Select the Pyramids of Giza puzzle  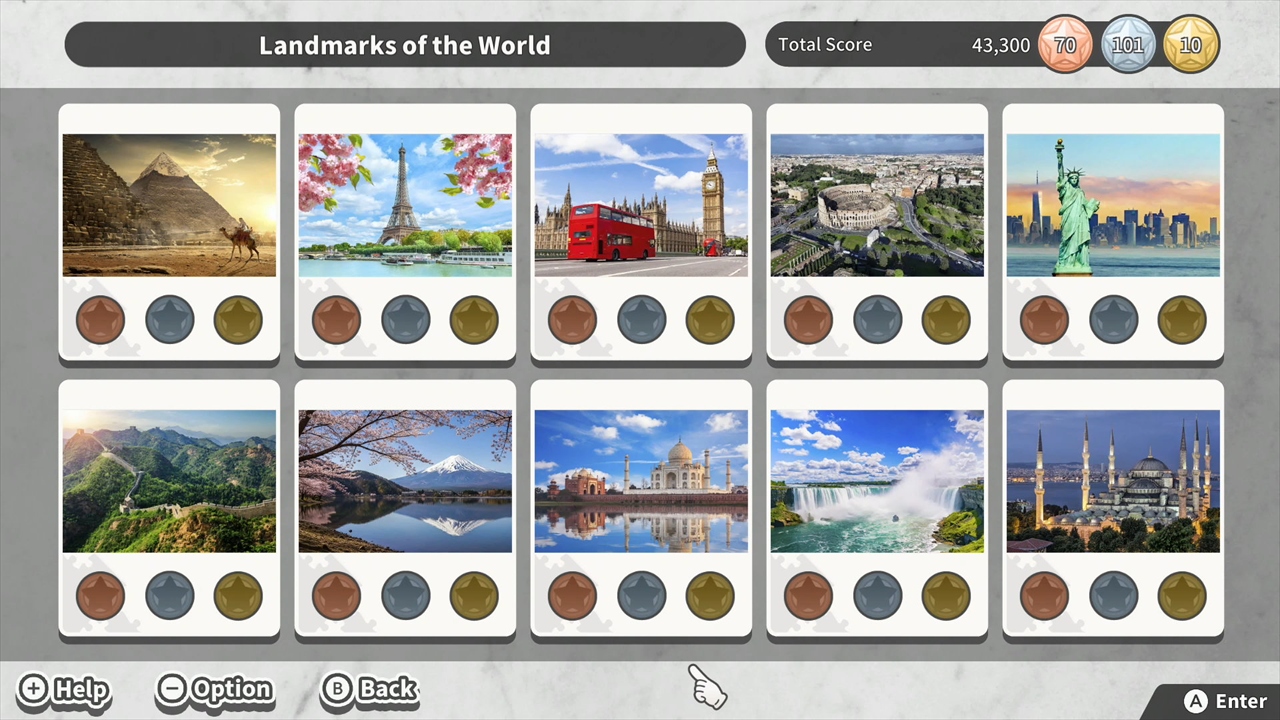tap(169, 204)
